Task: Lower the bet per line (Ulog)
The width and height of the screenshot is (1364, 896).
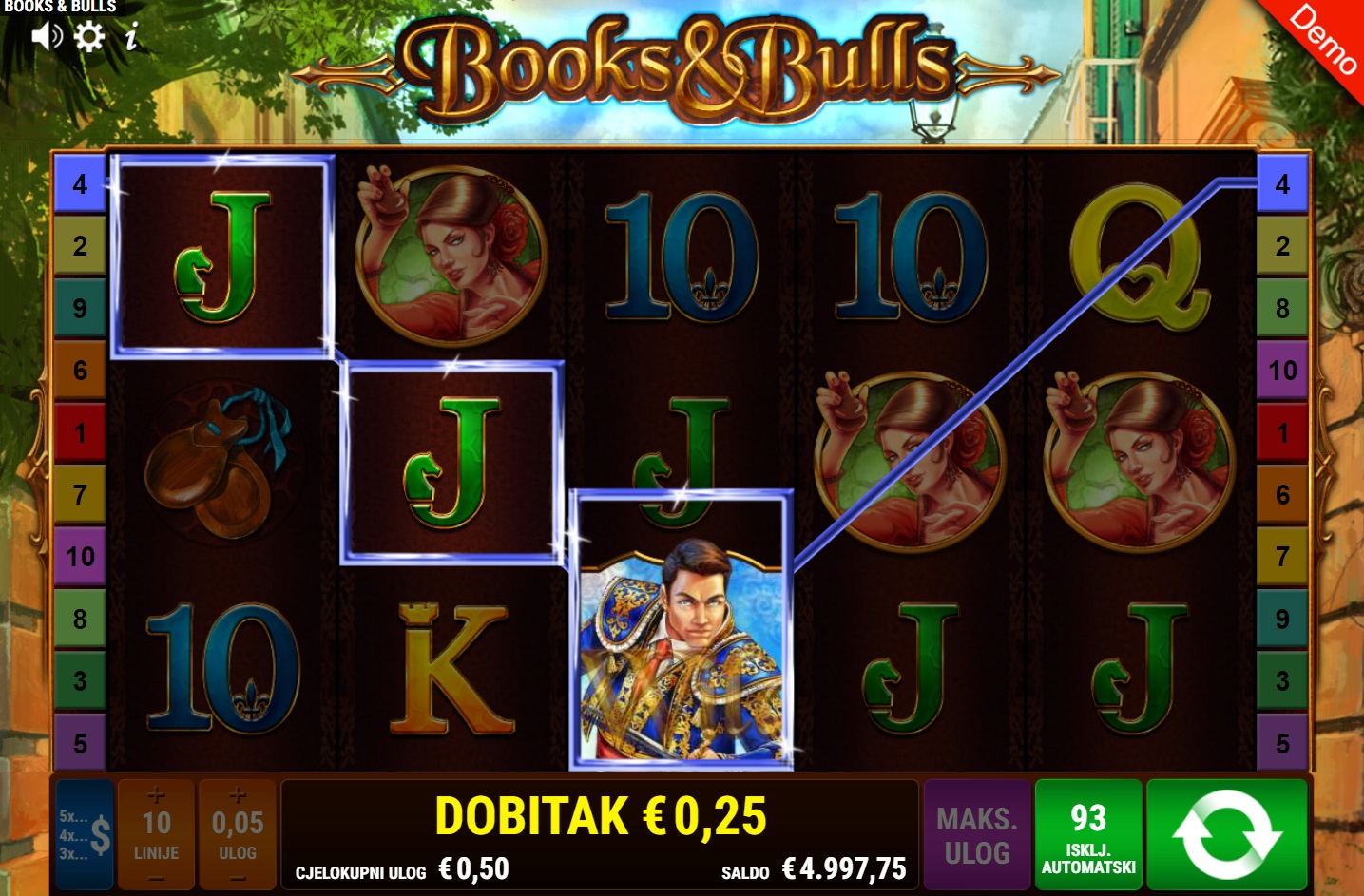Action: [x=238, y=878]
